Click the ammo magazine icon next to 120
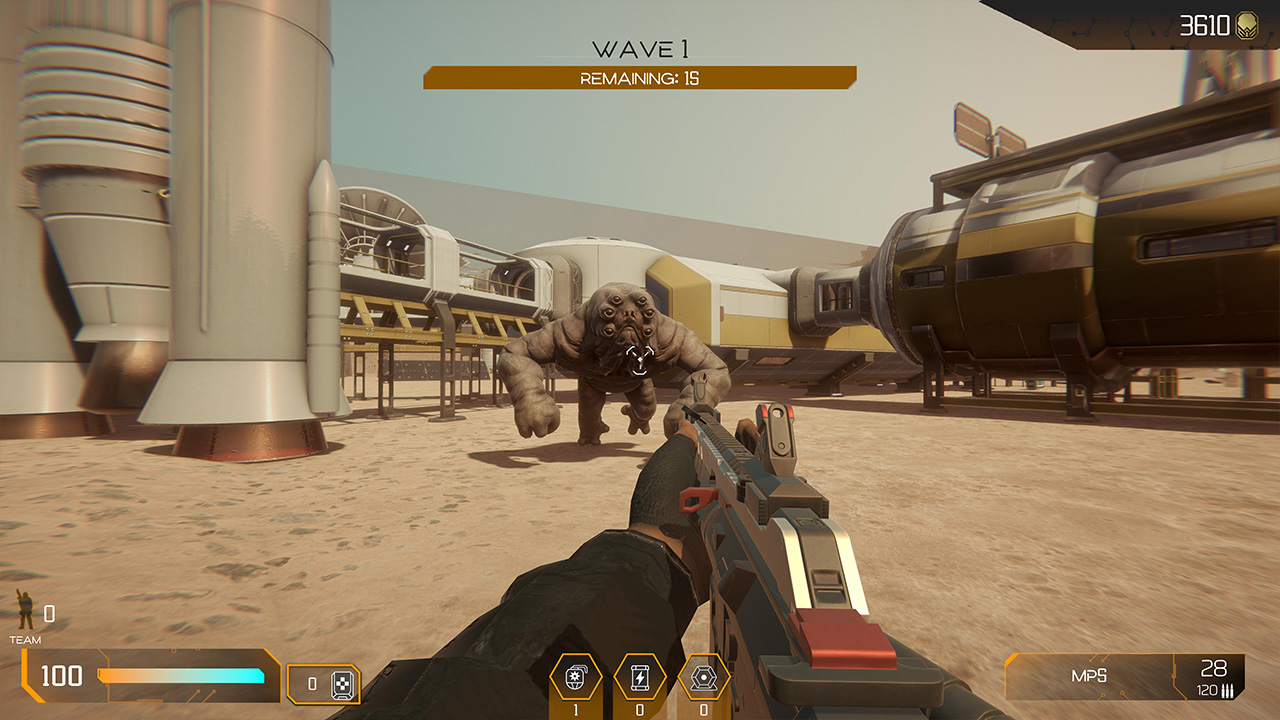The height and width of the screenshot is (720, 1280). point(1227,690)
